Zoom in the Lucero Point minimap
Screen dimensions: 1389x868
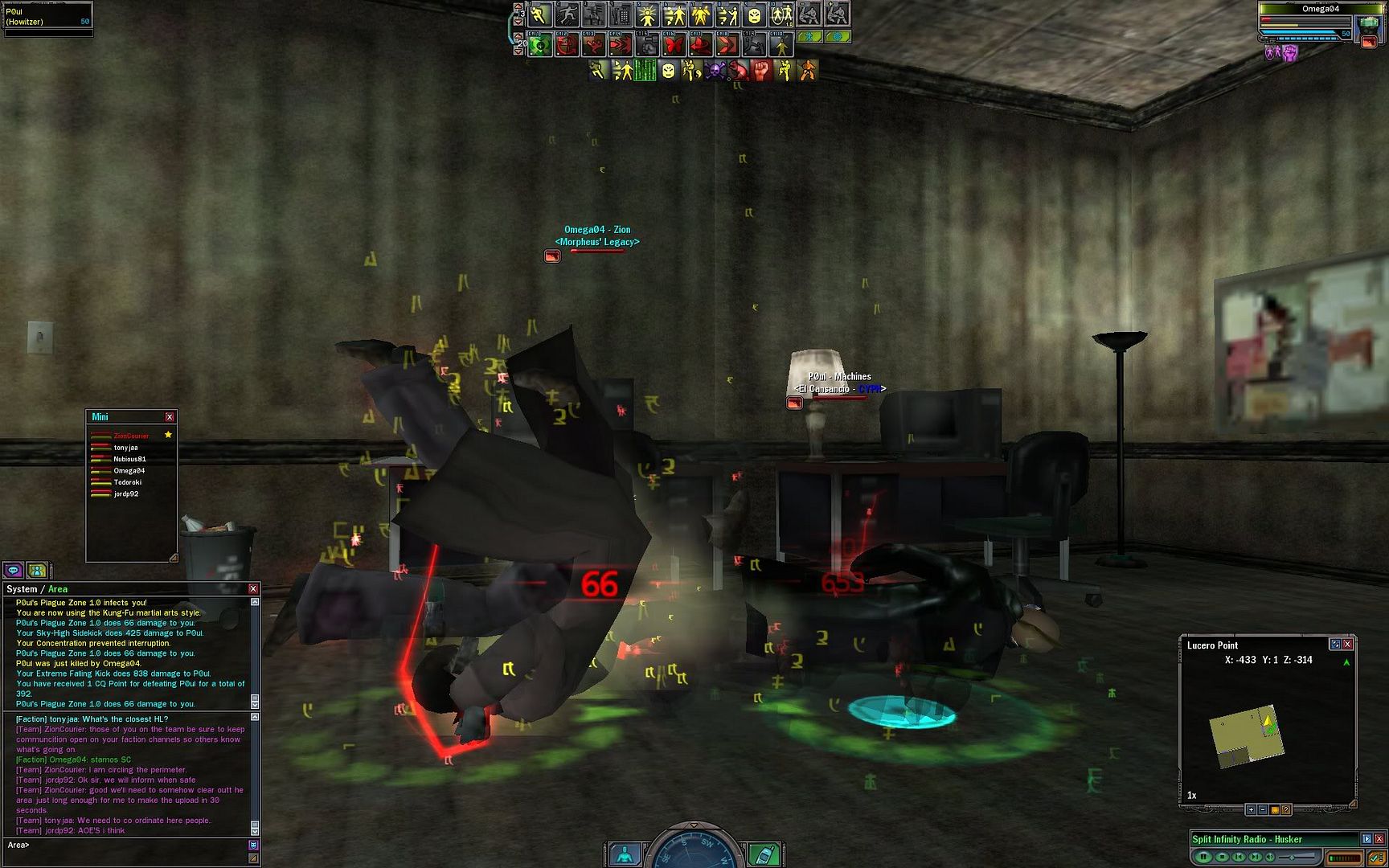coord(1251,809)
